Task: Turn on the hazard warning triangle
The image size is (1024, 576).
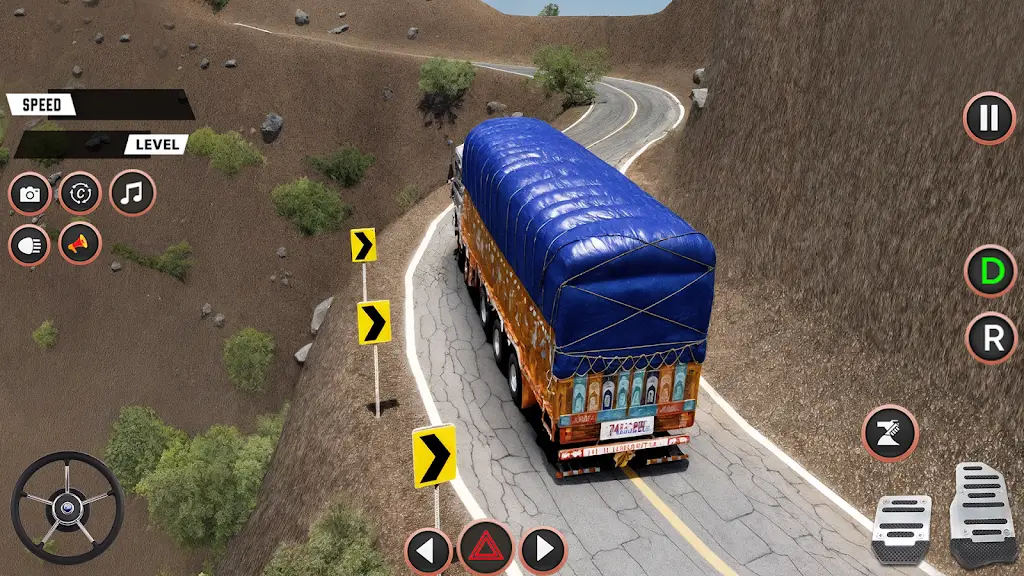Action: pos(486,548)
